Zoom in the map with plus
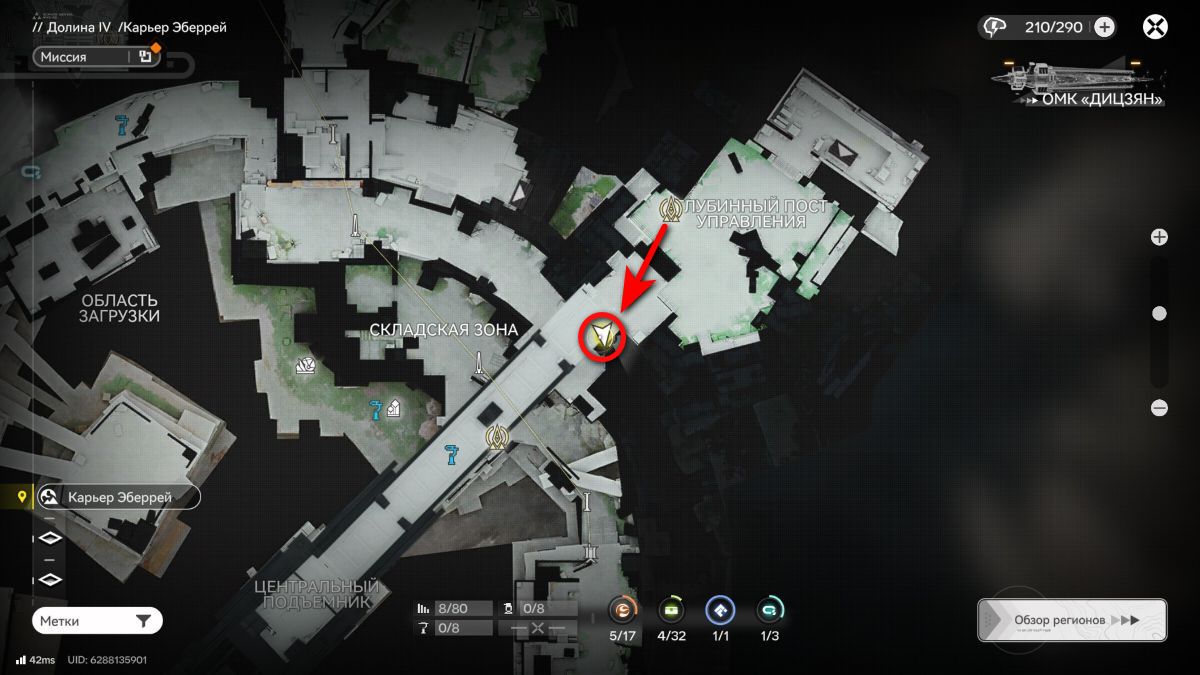The image size is (1200, 675). pyautogui.click(x=1159, y=237)
